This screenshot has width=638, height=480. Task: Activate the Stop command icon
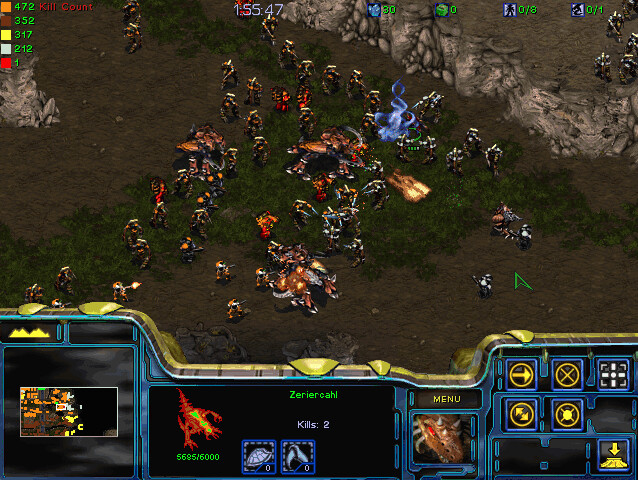click(x=568, y=375)
